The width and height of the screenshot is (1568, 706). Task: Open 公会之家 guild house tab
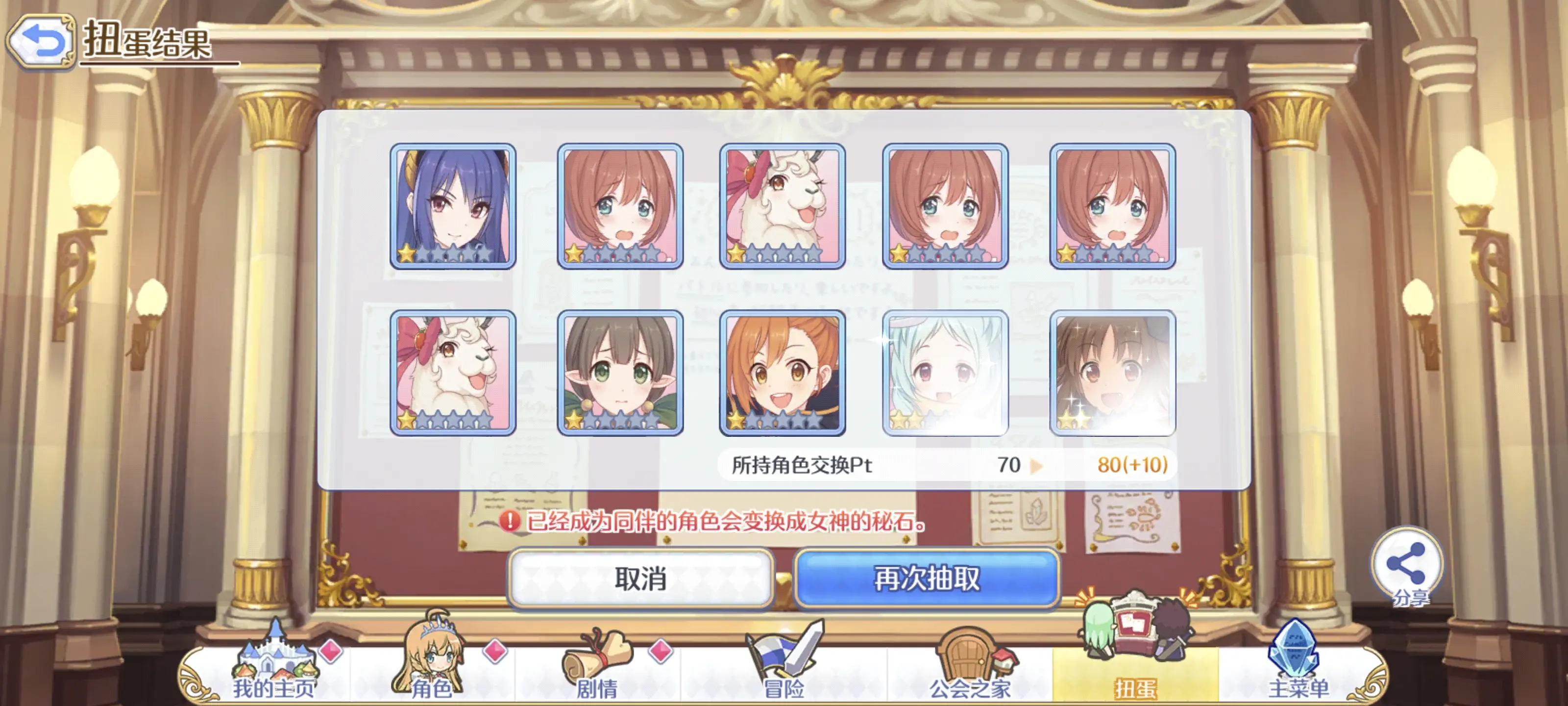[970, 670]
